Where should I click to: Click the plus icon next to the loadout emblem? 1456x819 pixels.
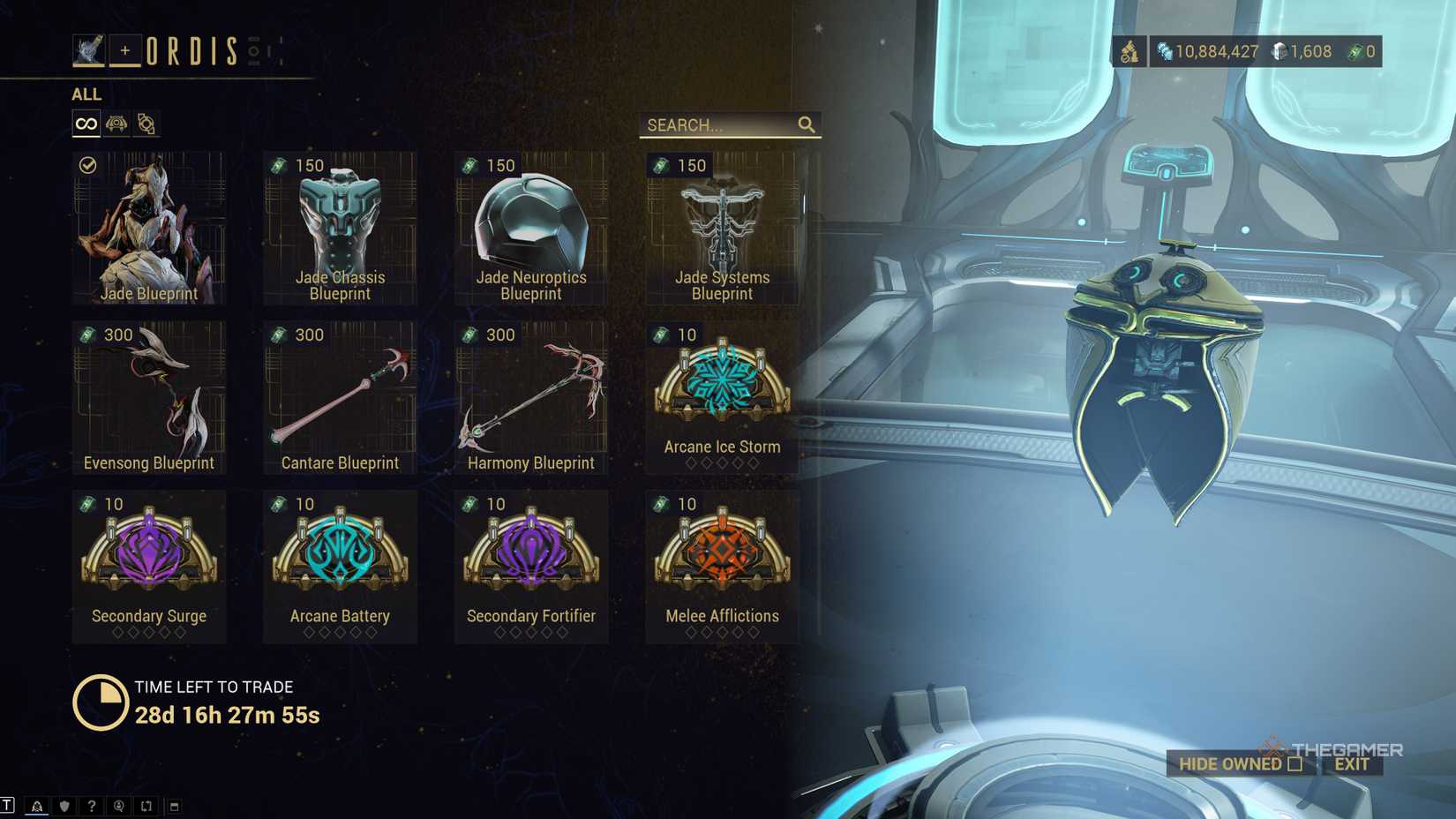coord(127,50)
